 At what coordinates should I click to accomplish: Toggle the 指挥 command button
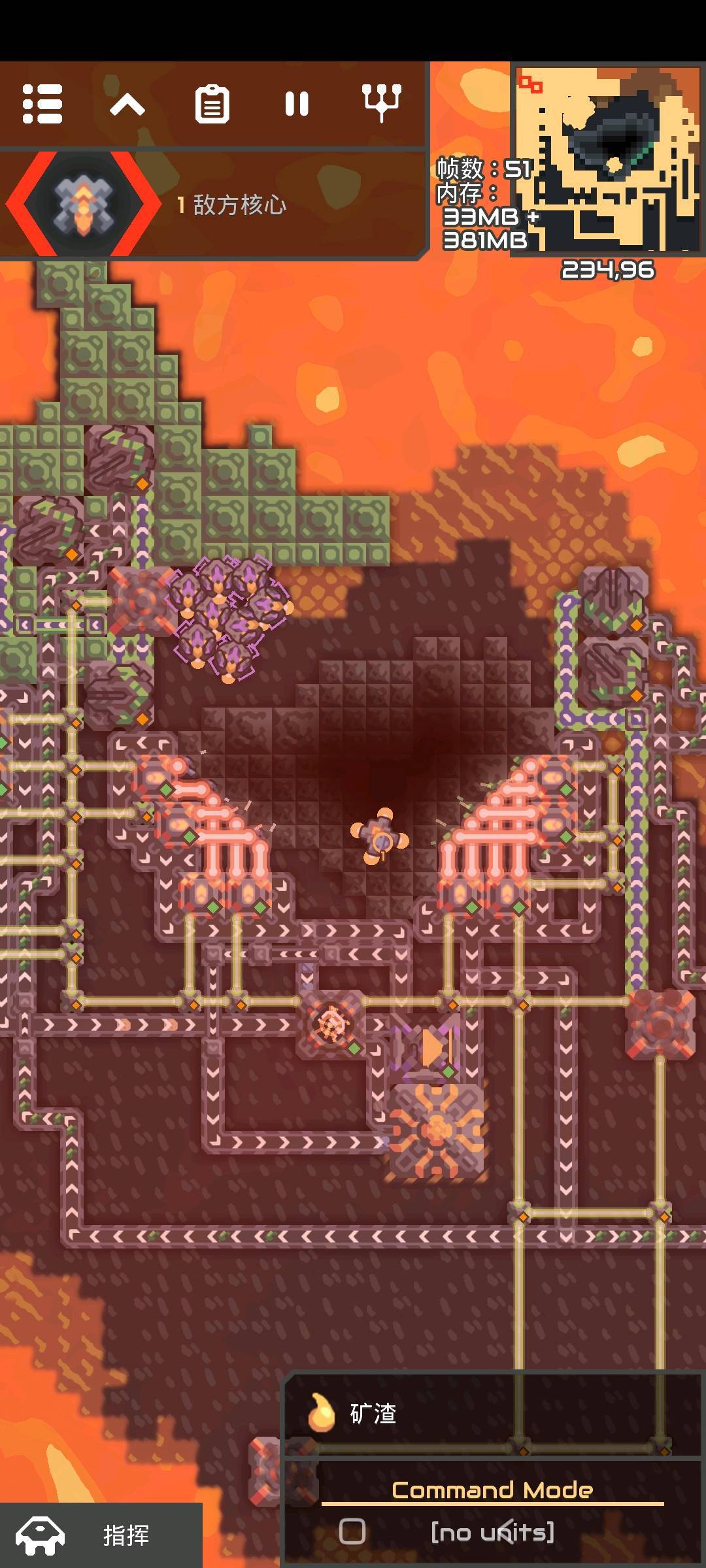click(101, 1535)
